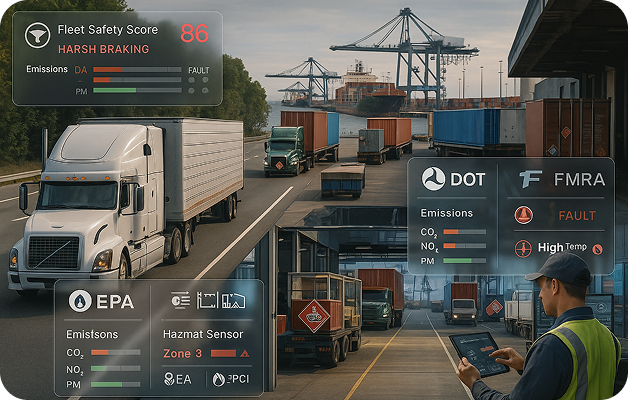628x400 pixels.
Task: Open the HARSH BRAKING alert
Action: pyautogui.click(x=103, y=48)
